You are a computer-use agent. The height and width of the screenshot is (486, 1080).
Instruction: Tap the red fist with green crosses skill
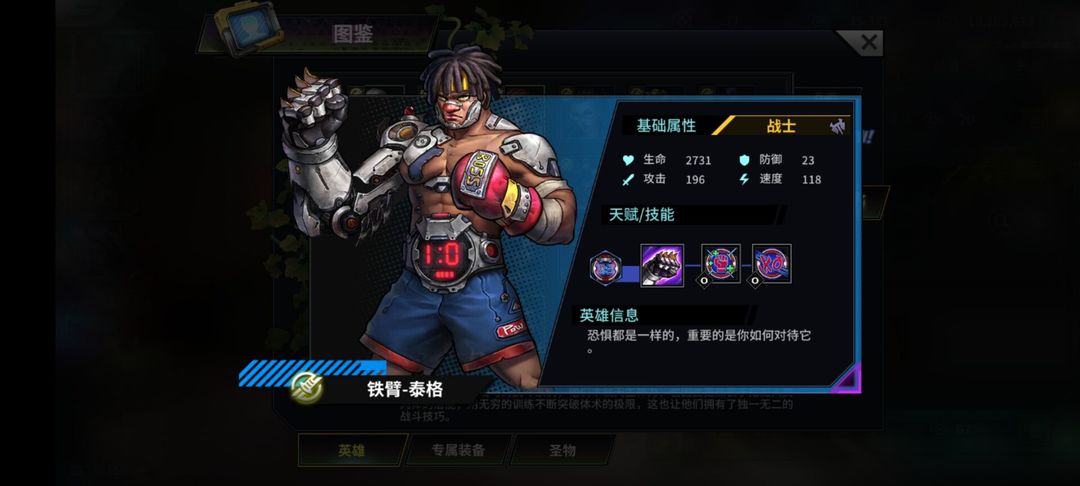[x=720, y=265]
